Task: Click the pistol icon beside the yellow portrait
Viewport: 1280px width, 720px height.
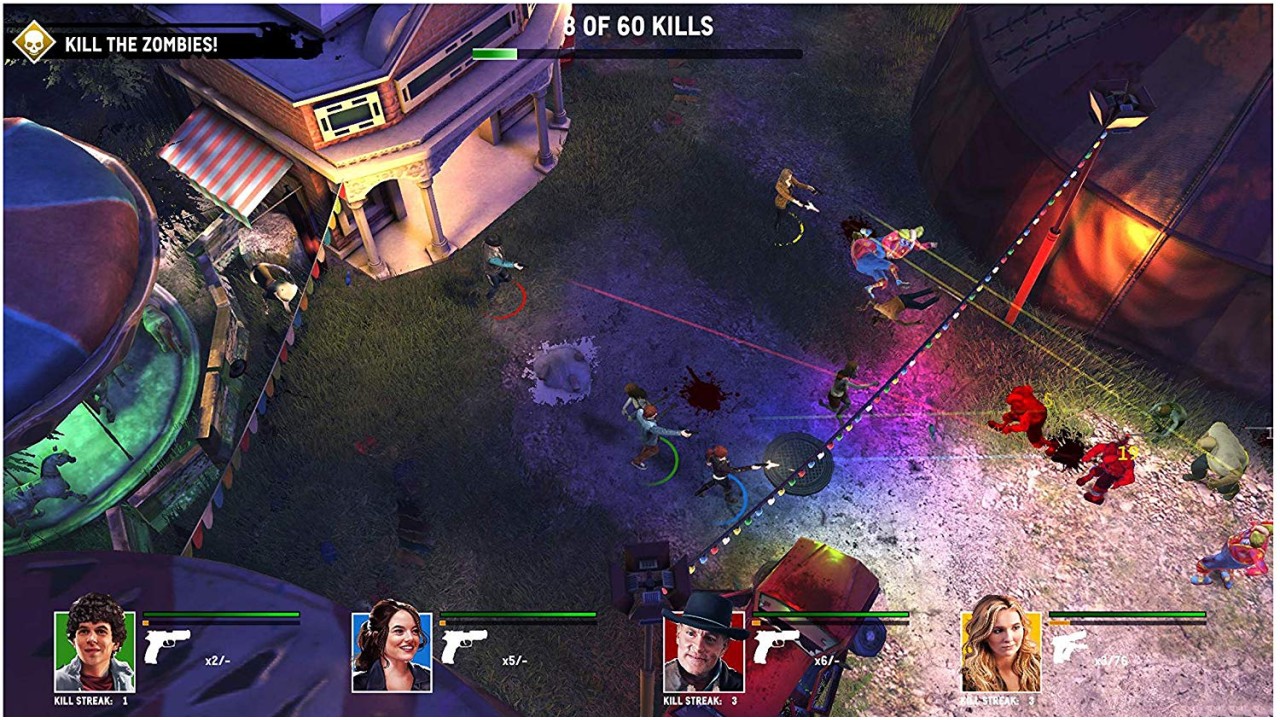Action: 1069,647
